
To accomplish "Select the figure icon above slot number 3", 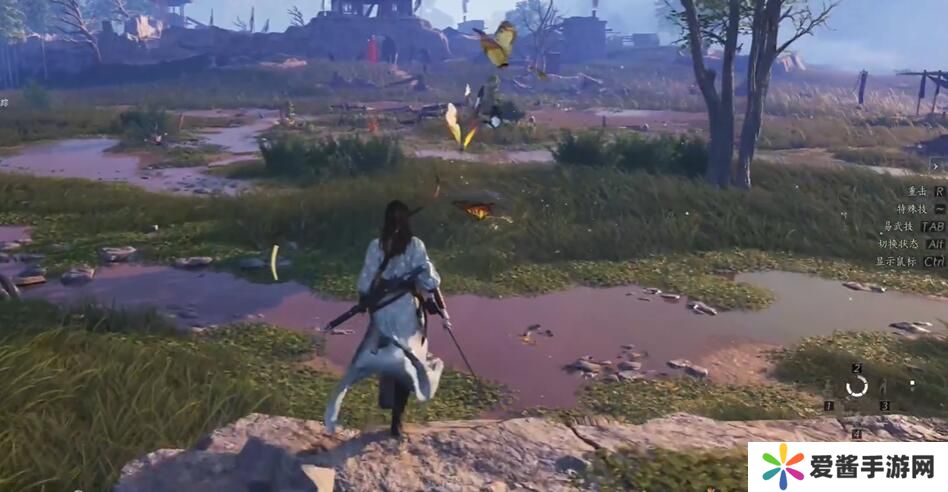I will click(x=883, y=388).
